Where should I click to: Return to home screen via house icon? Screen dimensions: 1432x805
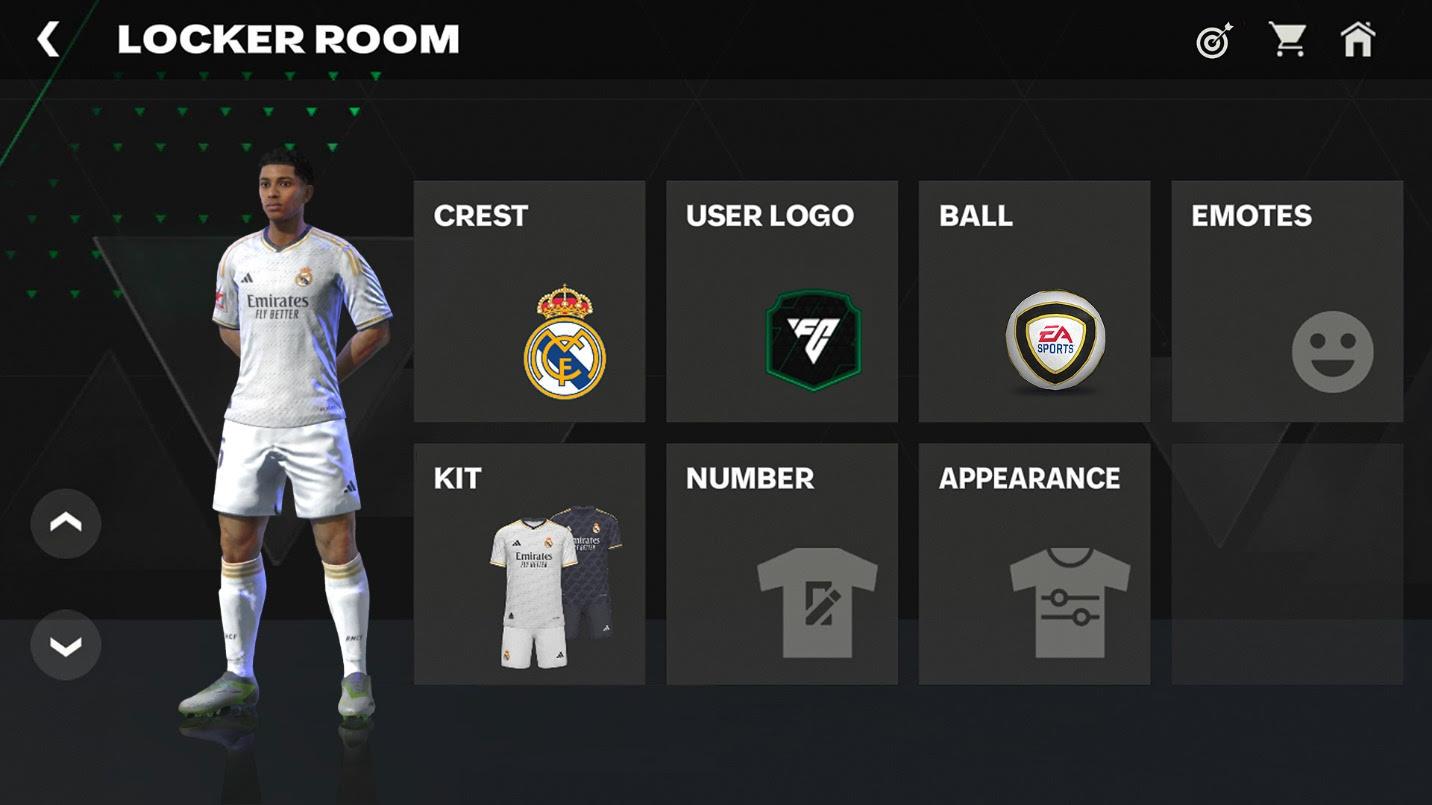point(1358,39)
